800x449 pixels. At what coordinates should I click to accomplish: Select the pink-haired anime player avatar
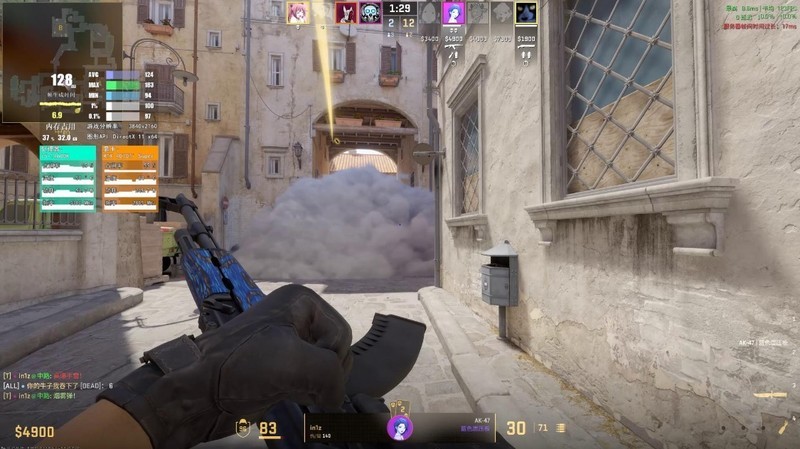point(297,13)
